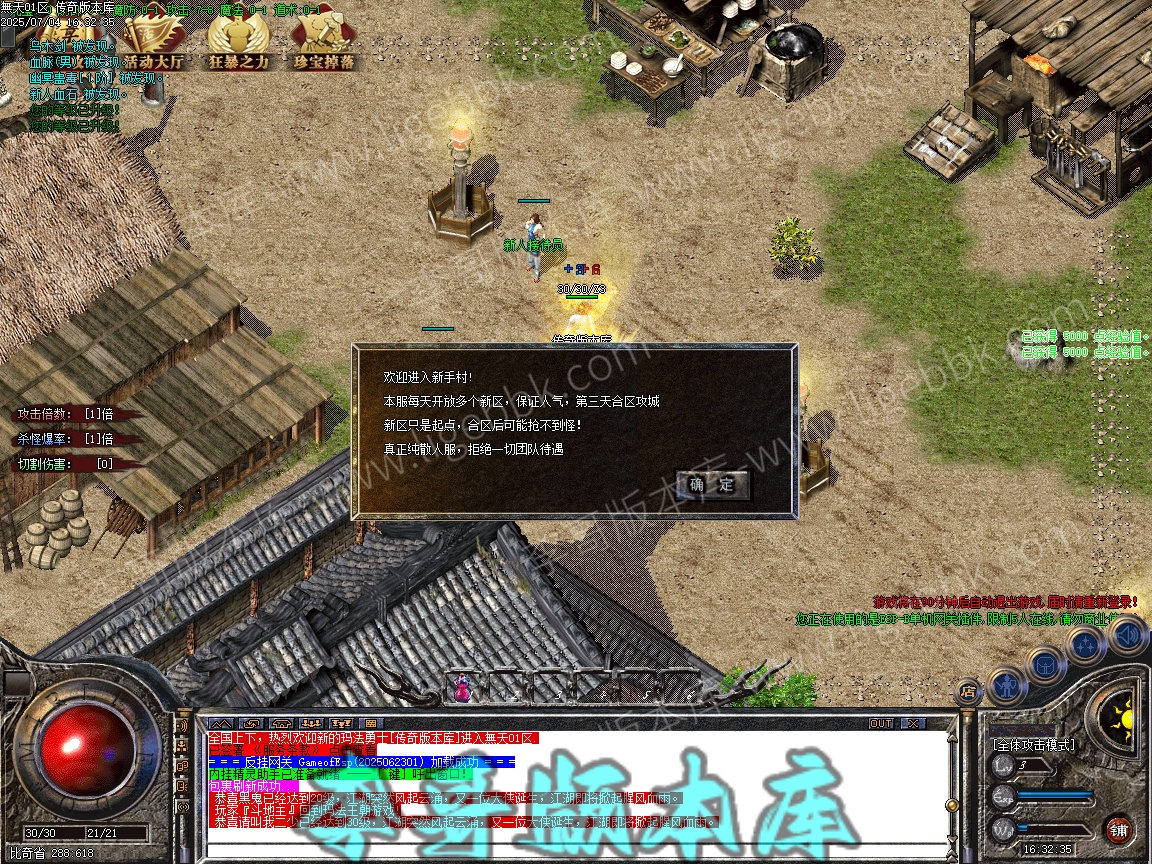The width and height of the screenshot is (1152, 864).
Task: Select the potion in the hotbar slot
Action: (x=462, y=688)
